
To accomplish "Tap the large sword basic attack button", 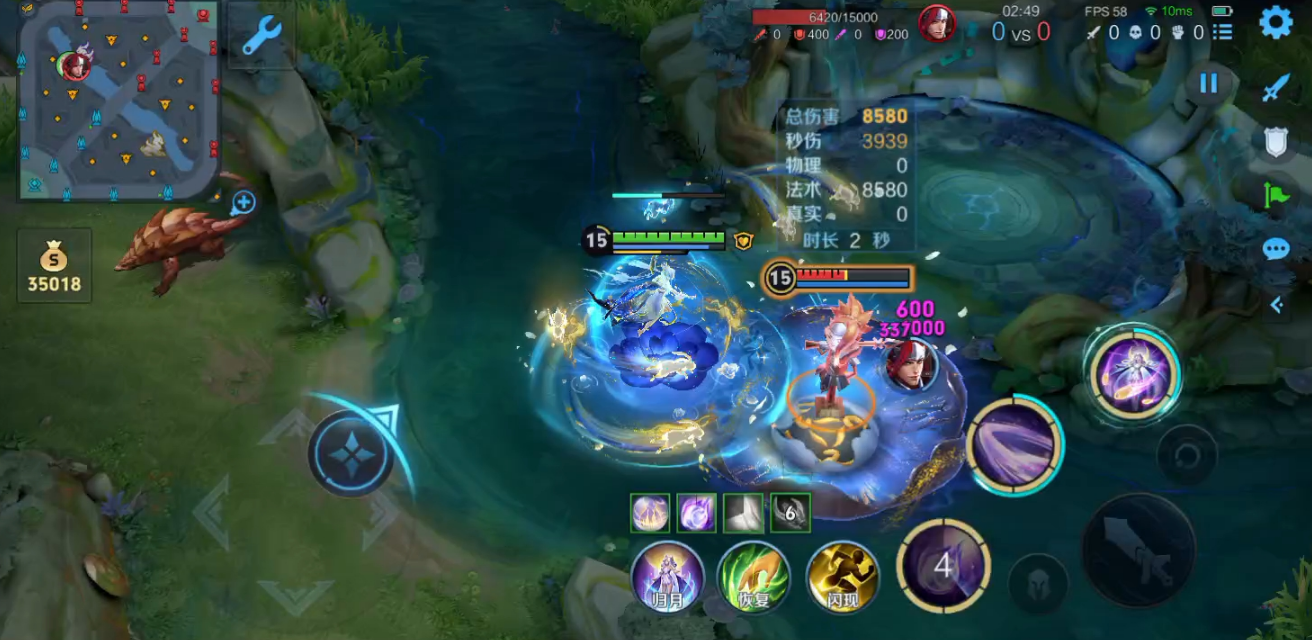I will click(1139, 550).
